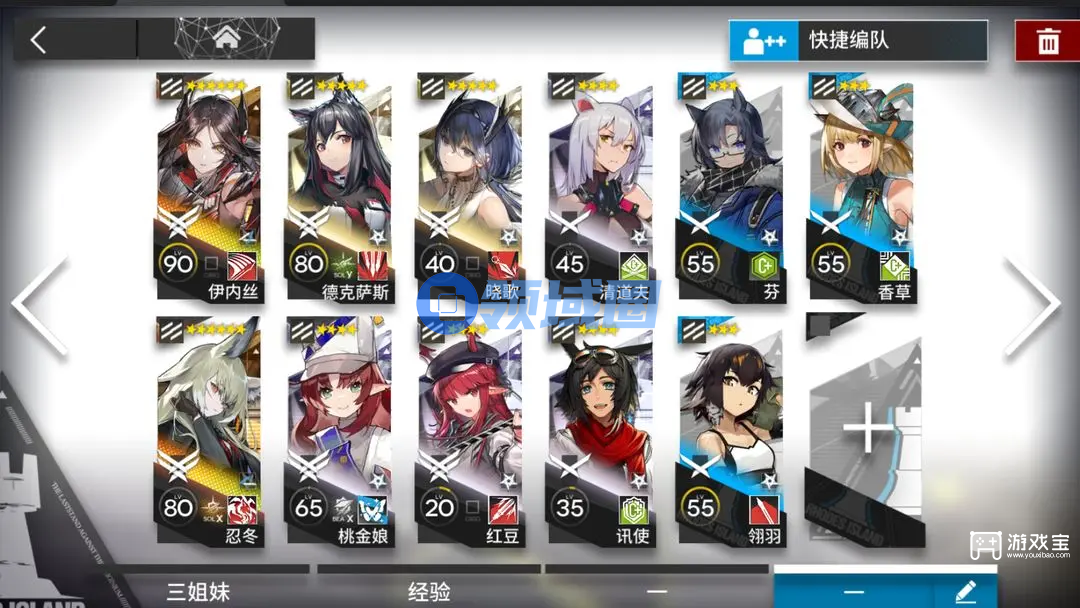Select operator 忍冬 card
The image size is (1080, 608).
click(x=208, y=432)
